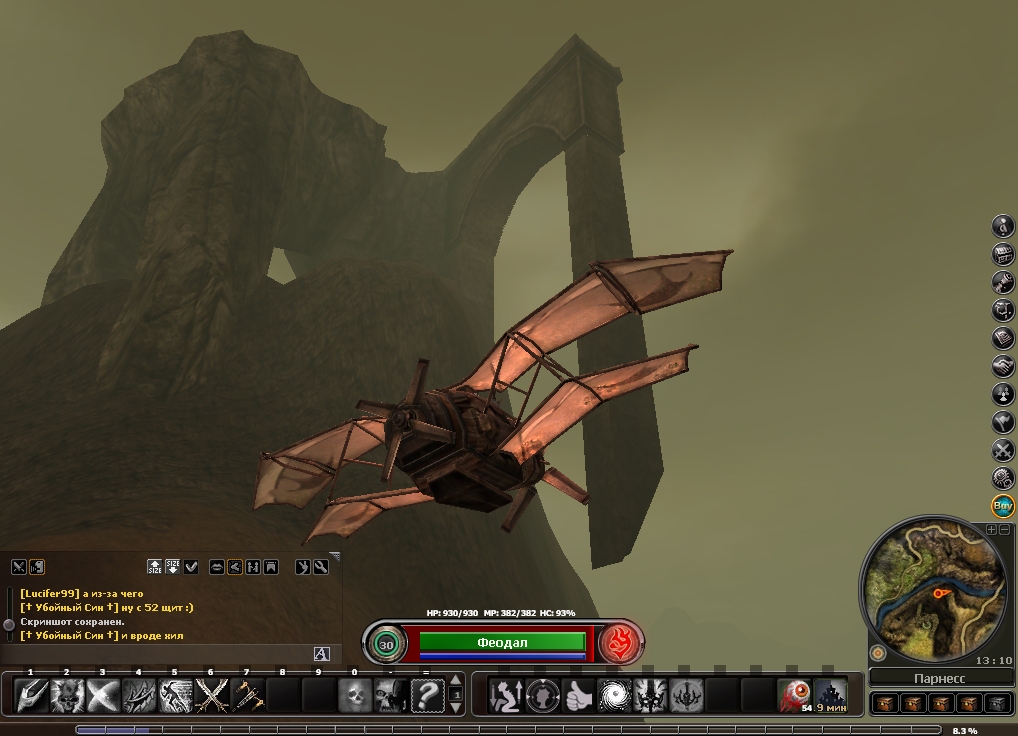Screen dimensions: 1018x736
Task: Select the question mark hotbar slot
Action: point(427,695)
